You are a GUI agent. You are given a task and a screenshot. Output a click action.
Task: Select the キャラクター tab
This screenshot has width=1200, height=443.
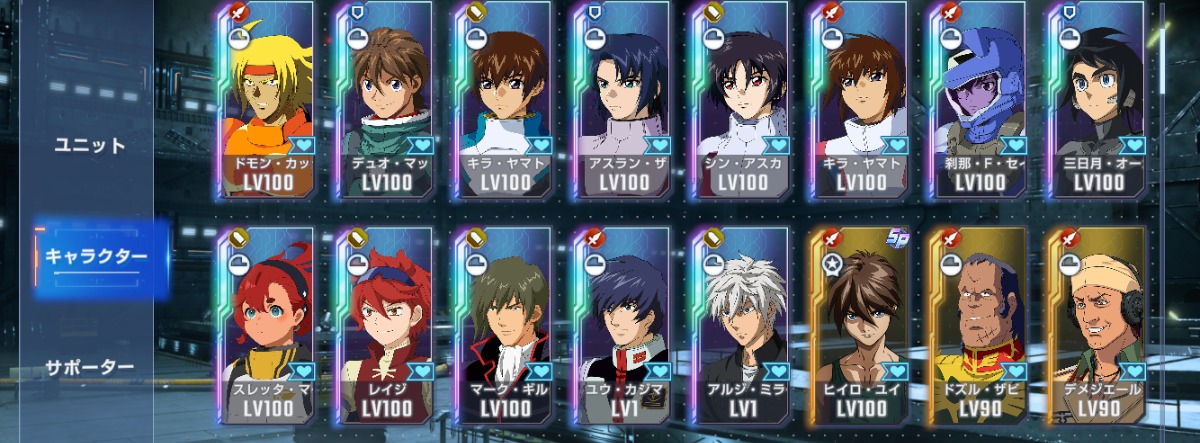pos(96,256)
